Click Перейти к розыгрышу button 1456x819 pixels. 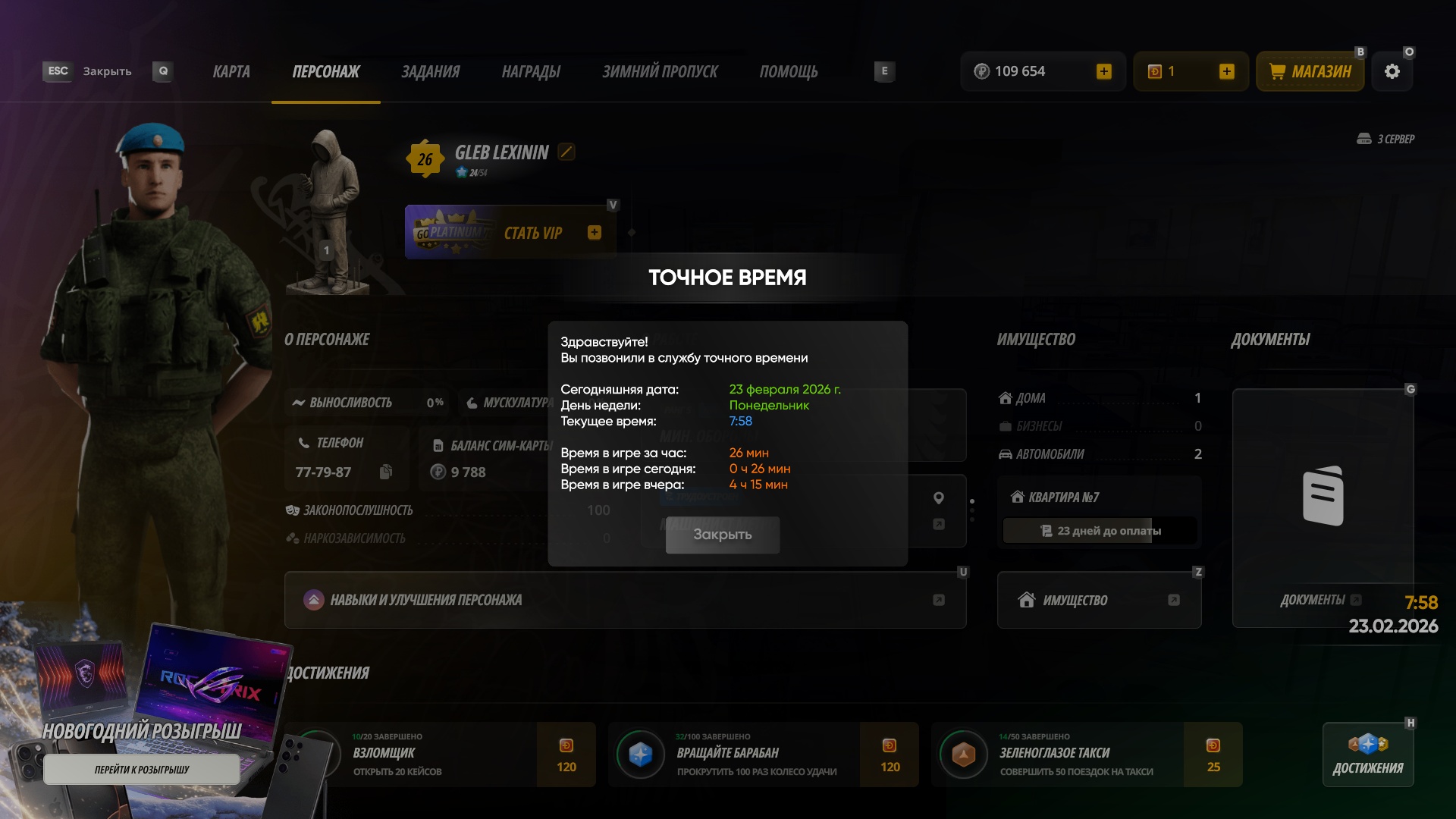point(142,770)
